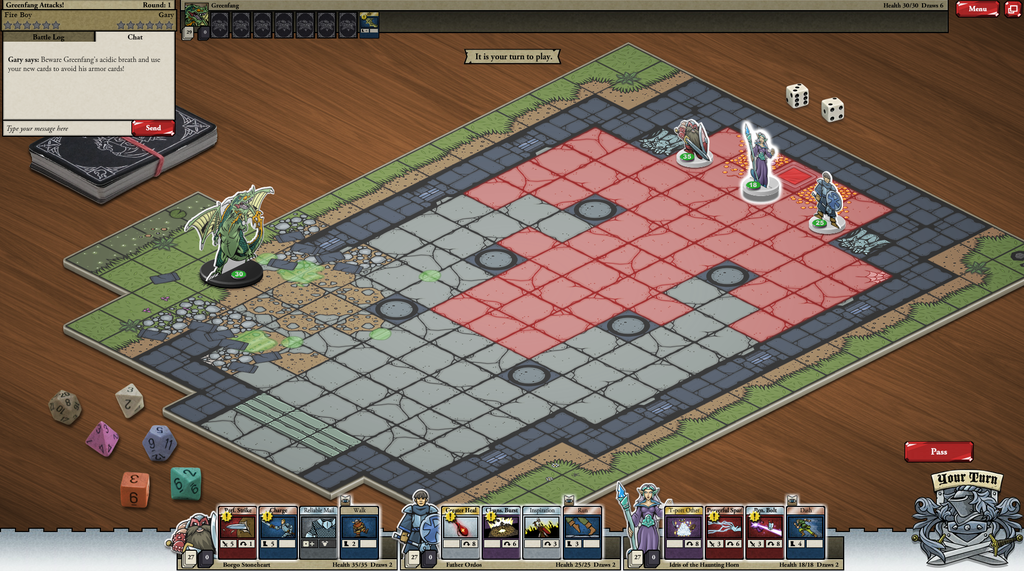Select the Chat tab
The width and height of the screenshot is (1024, 571).
click(135, 37)
